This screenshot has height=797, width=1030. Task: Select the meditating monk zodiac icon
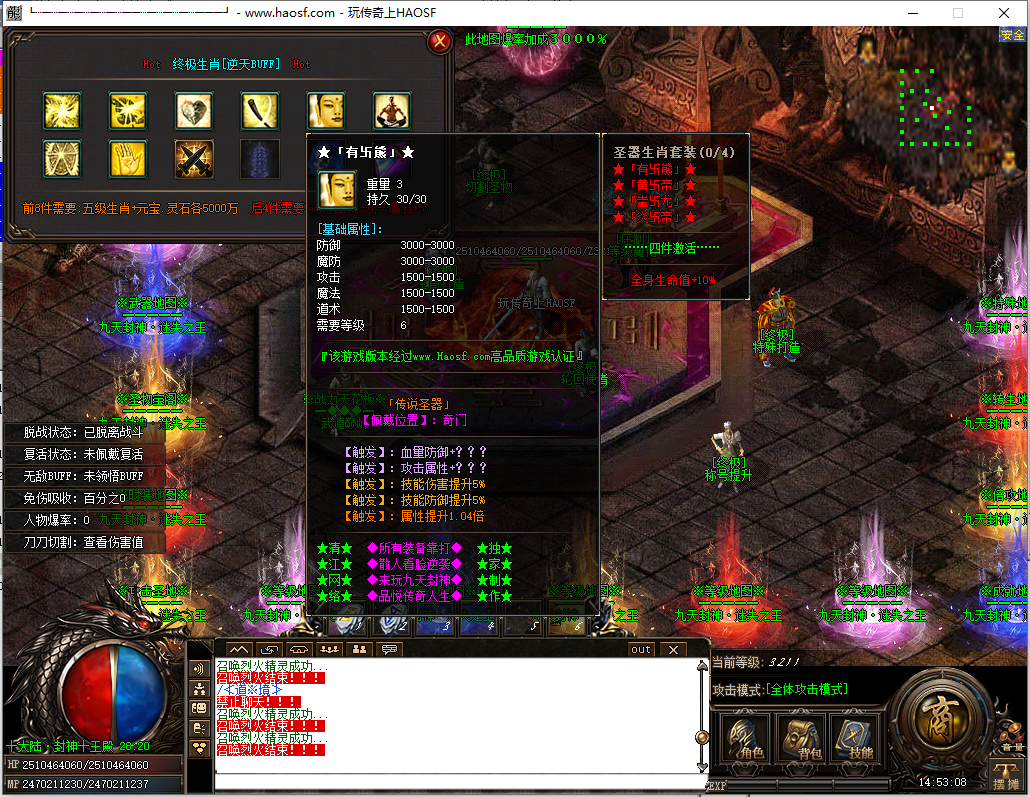pyautogui.click(x=392, y=111)
